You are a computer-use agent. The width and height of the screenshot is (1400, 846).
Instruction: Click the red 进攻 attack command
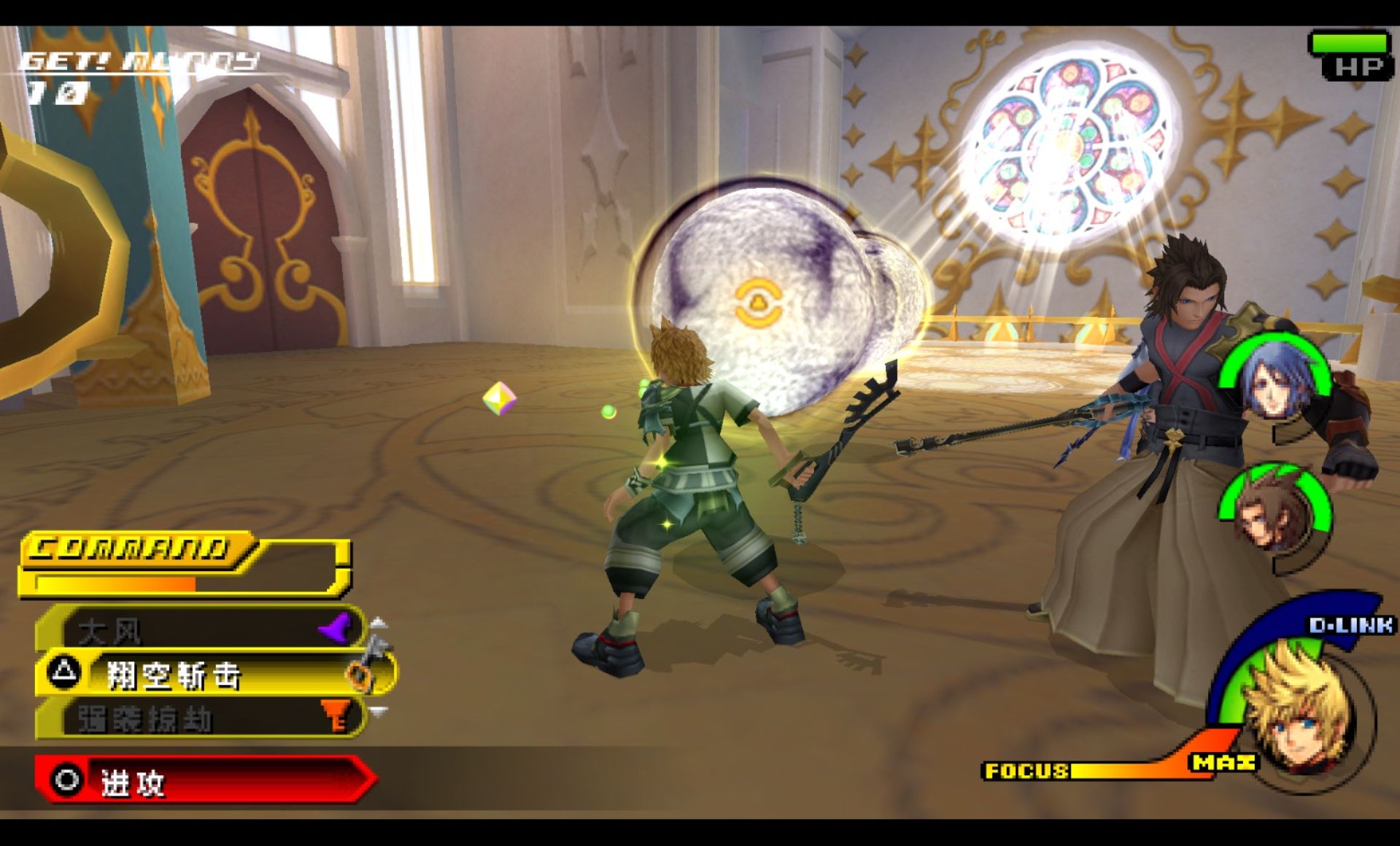pos(204,781)
